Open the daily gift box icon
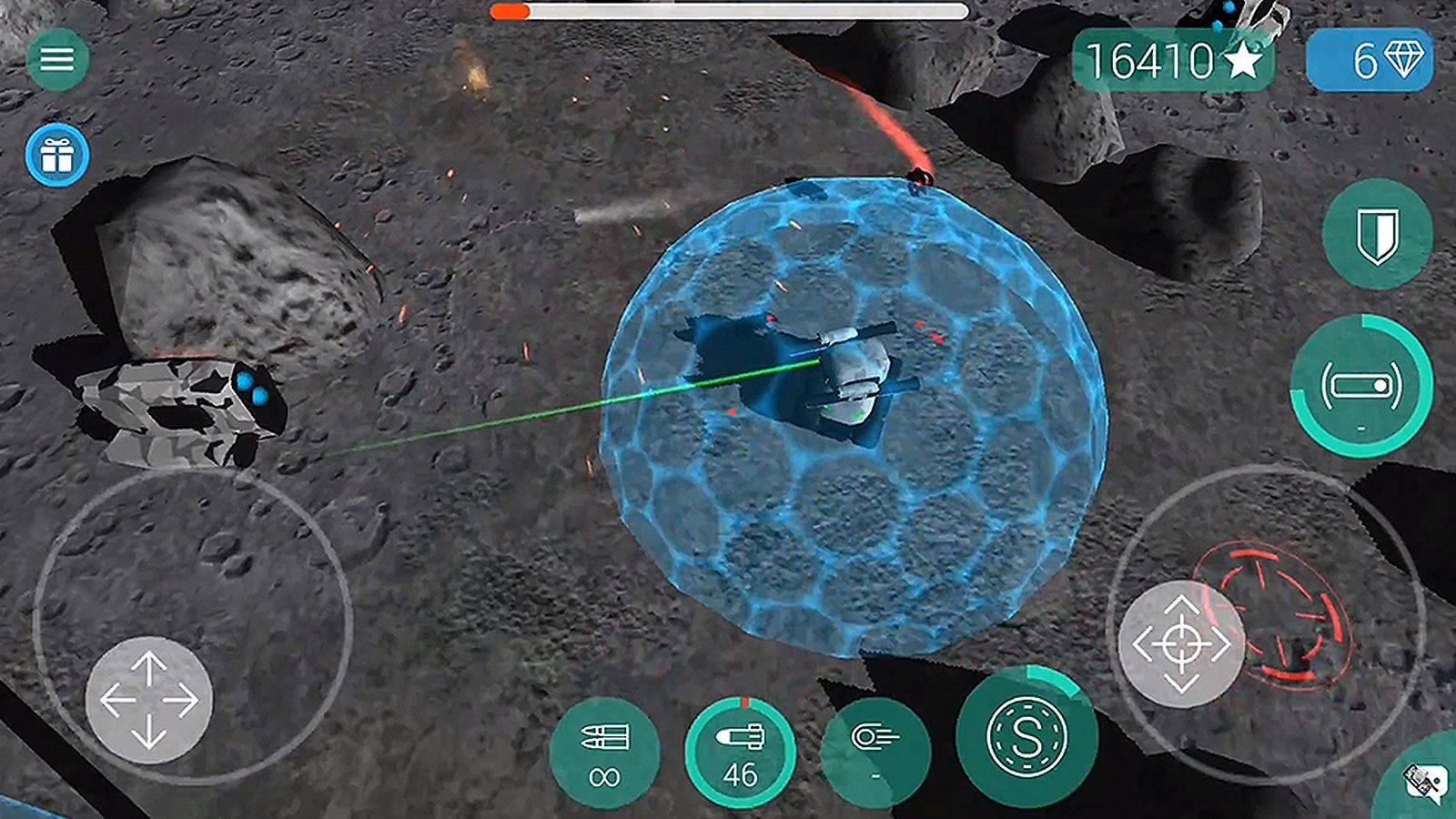The image size is (1456, 819). pyautogui.click(x=57, y=155)
